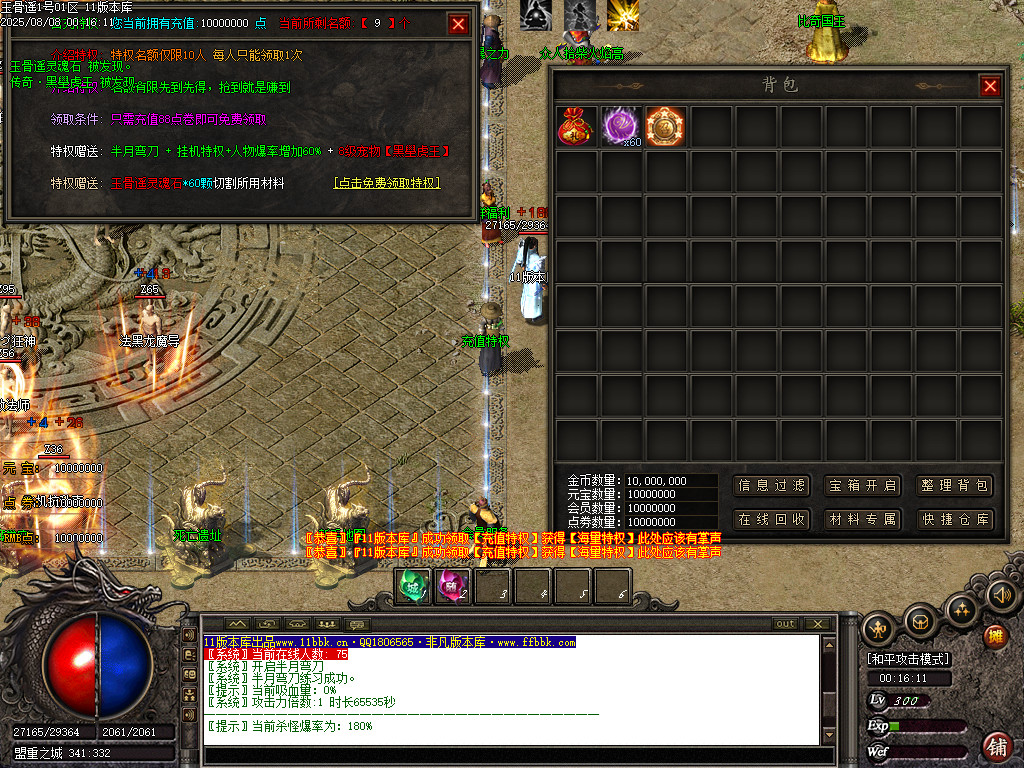This screenshot has width=1024, height=768.
Task: Use the green gem in hotbar slot 1
Action: click(x=414, y=586)
